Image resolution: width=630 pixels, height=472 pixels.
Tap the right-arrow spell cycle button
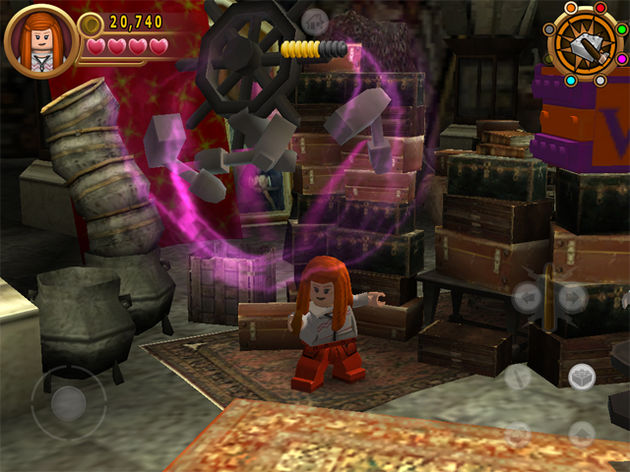(571, 297)
